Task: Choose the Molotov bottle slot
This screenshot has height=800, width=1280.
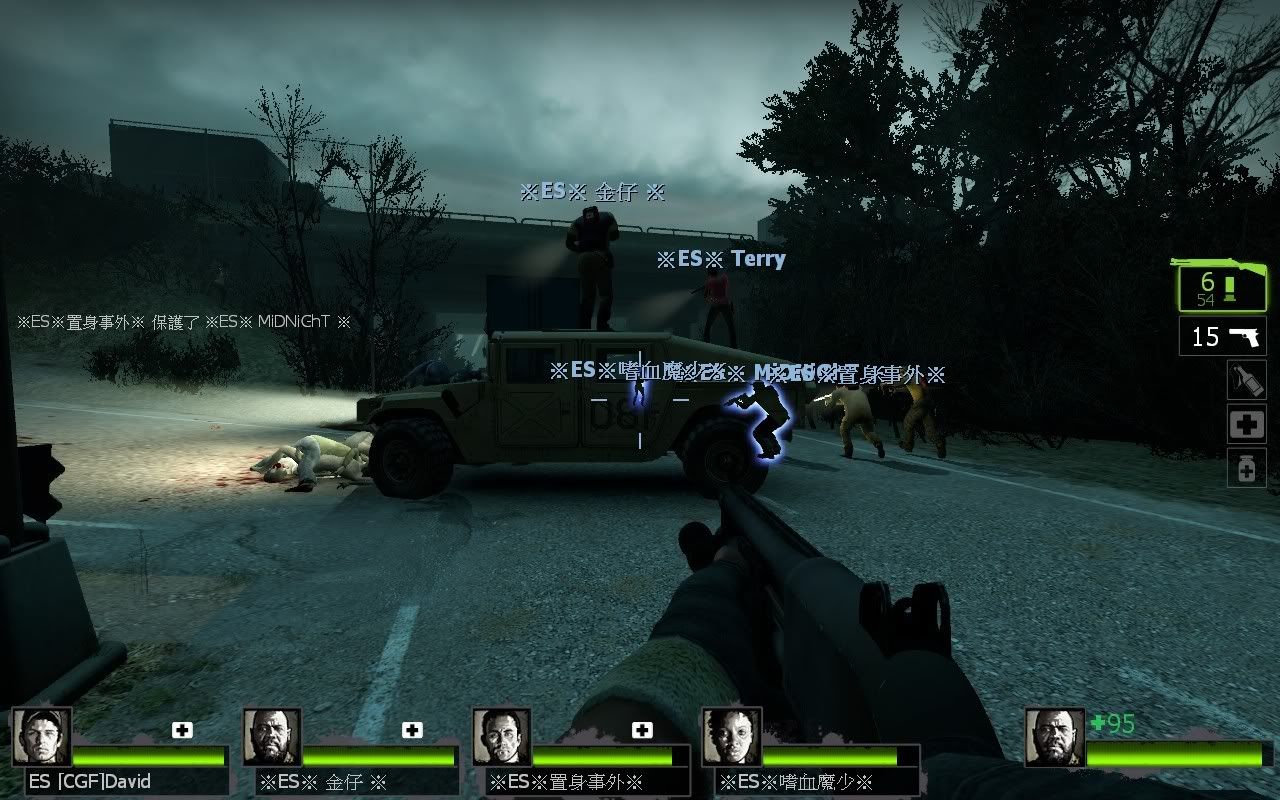Action: (1246, 380)
